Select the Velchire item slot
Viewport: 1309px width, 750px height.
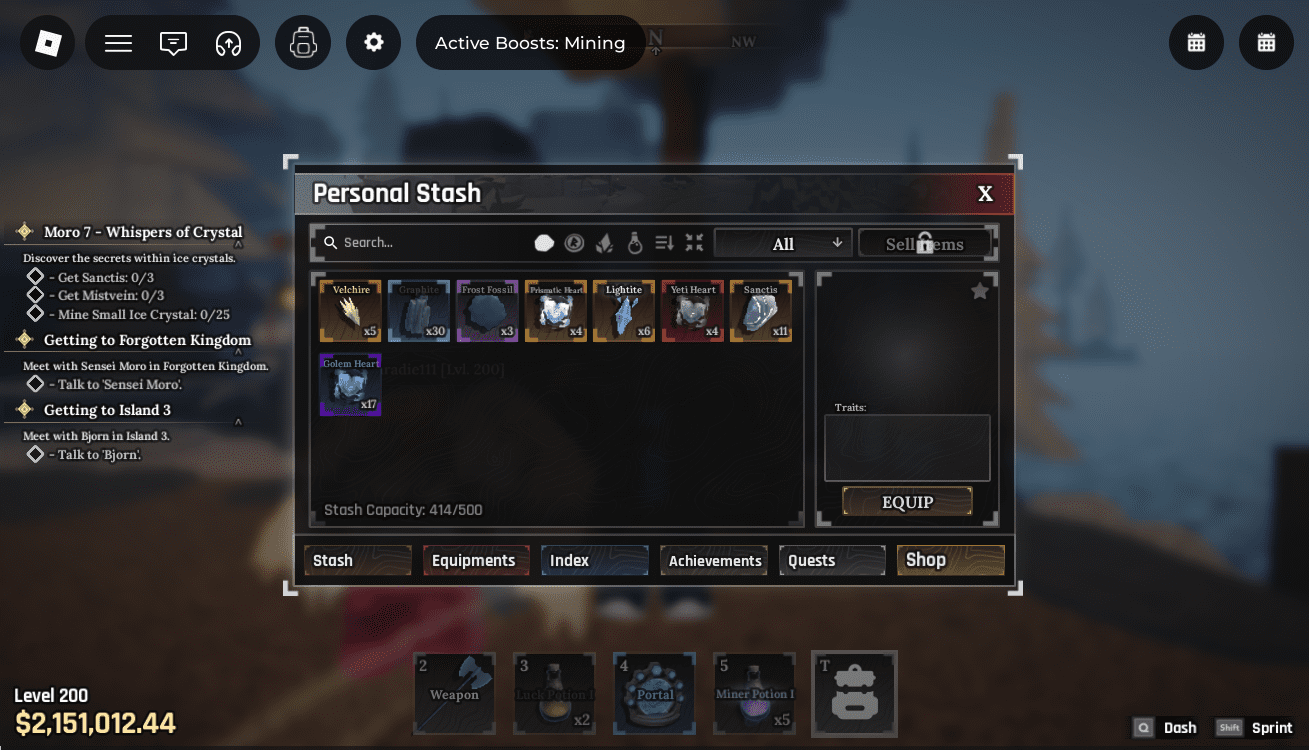[351, 311]
